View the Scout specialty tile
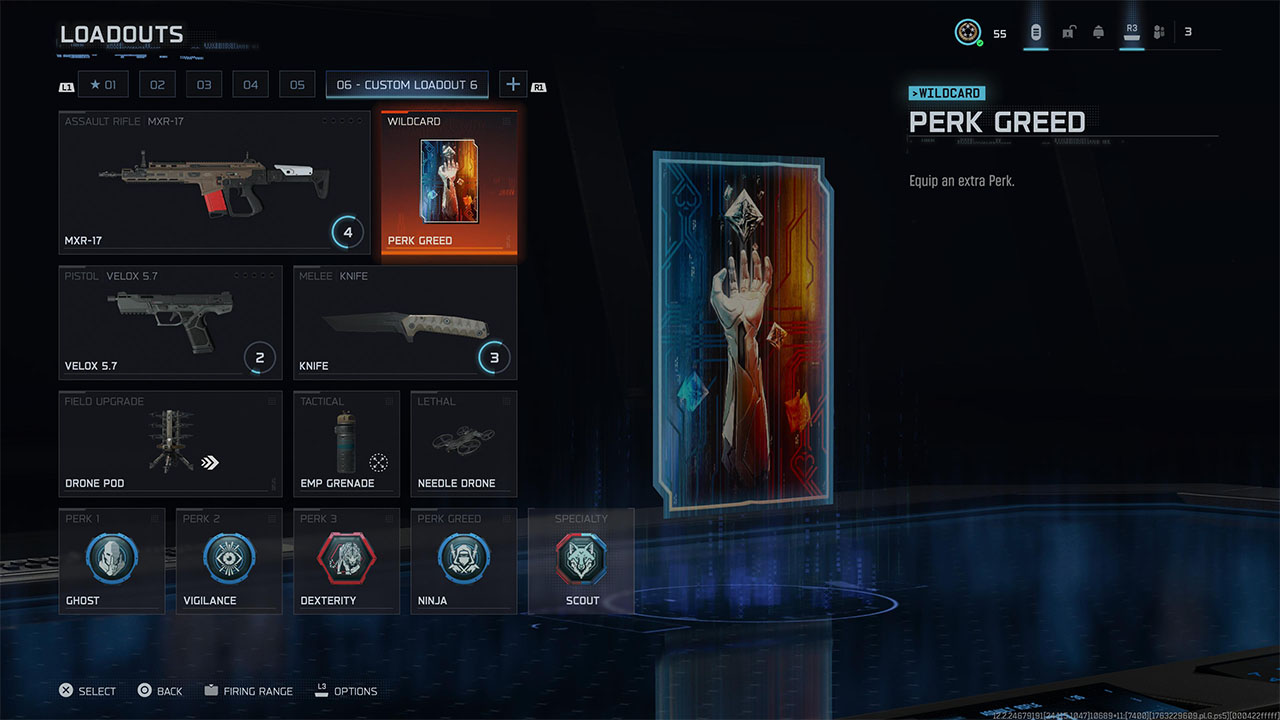 point(581,560)
